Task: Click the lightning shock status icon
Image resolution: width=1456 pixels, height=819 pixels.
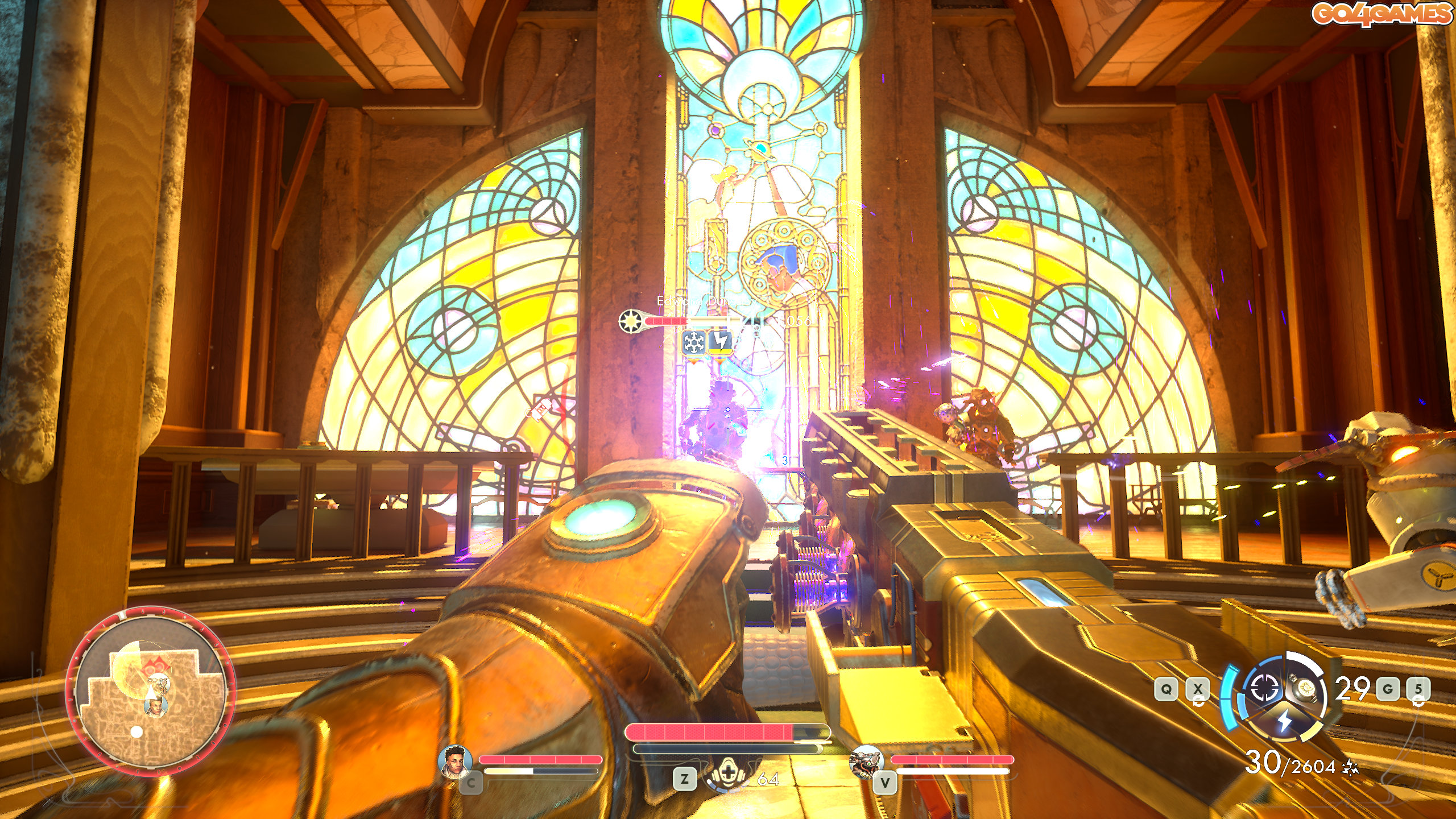Action: point(720,342)
